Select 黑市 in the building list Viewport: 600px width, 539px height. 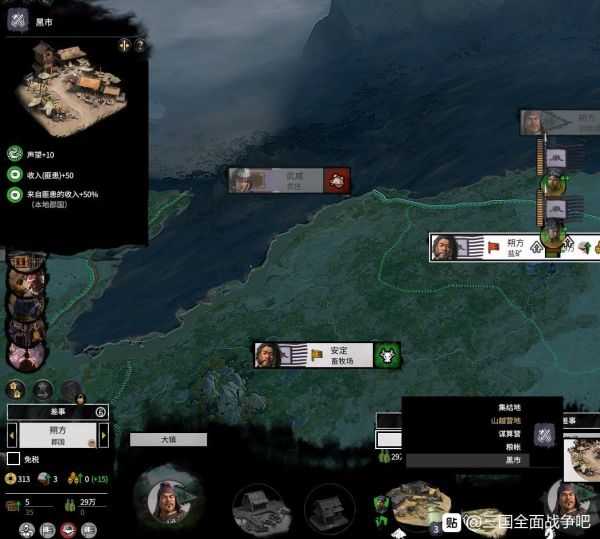512,460
